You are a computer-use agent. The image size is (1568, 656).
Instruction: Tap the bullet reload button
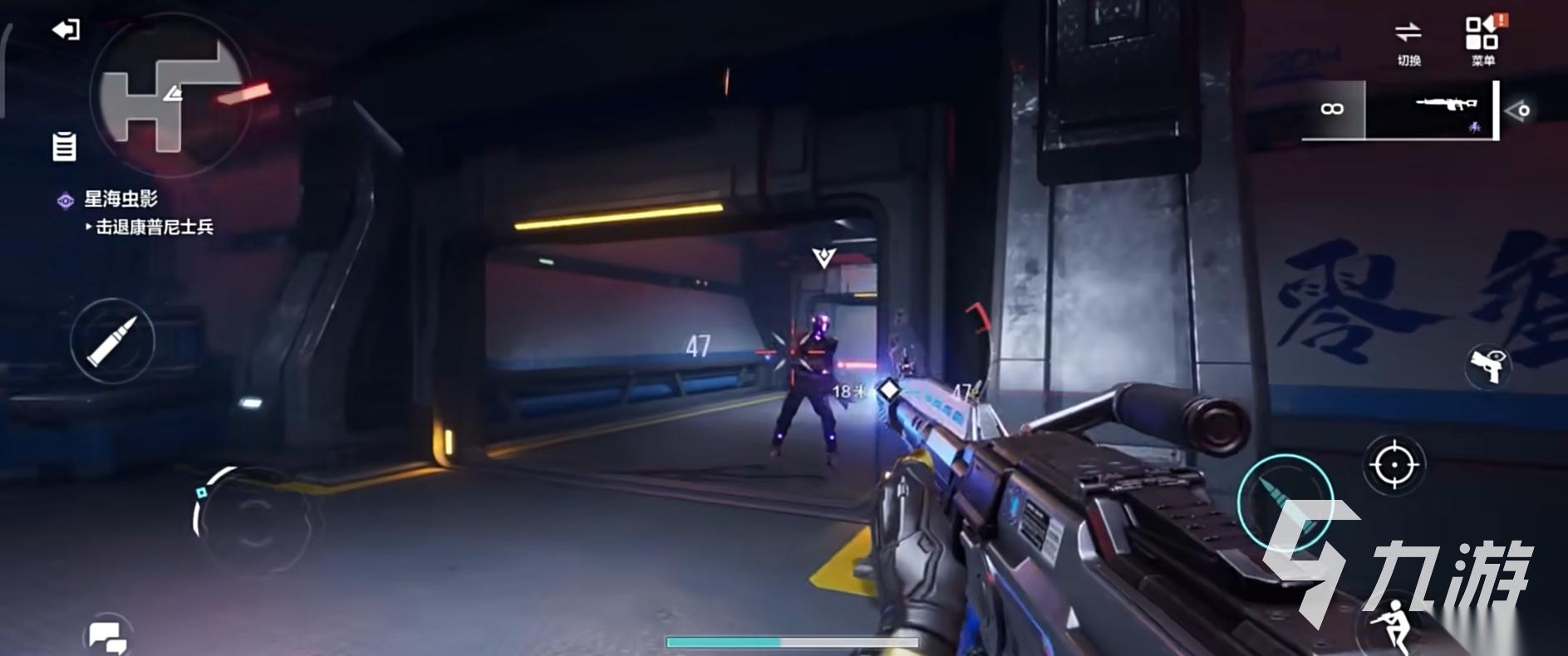click(x=112, y=340)
